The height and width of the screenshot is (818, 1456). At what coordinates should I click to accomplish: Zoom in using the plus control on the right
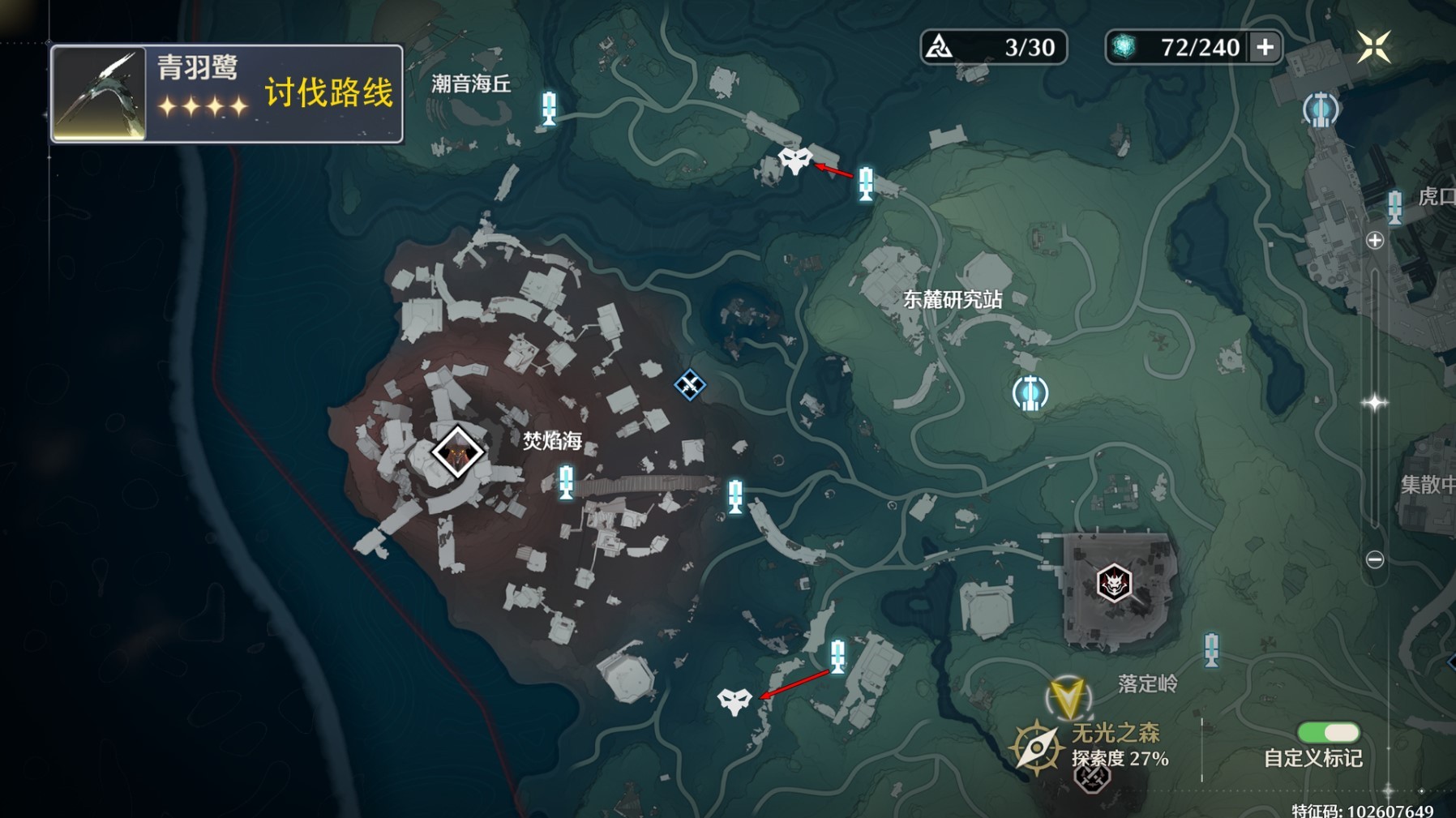click(1375, 240)
